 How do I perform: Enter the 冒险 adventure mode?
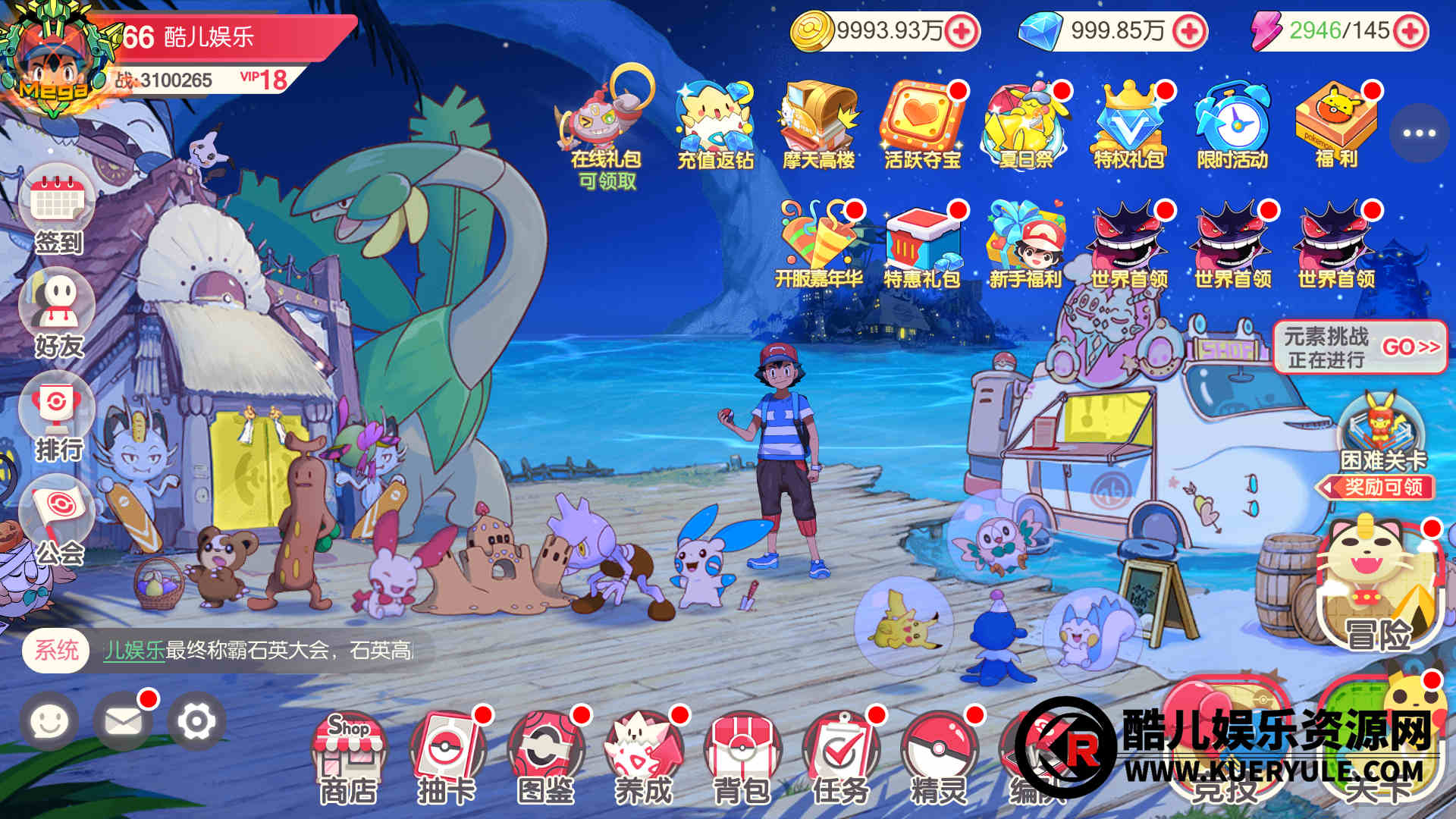[1379, 588]
